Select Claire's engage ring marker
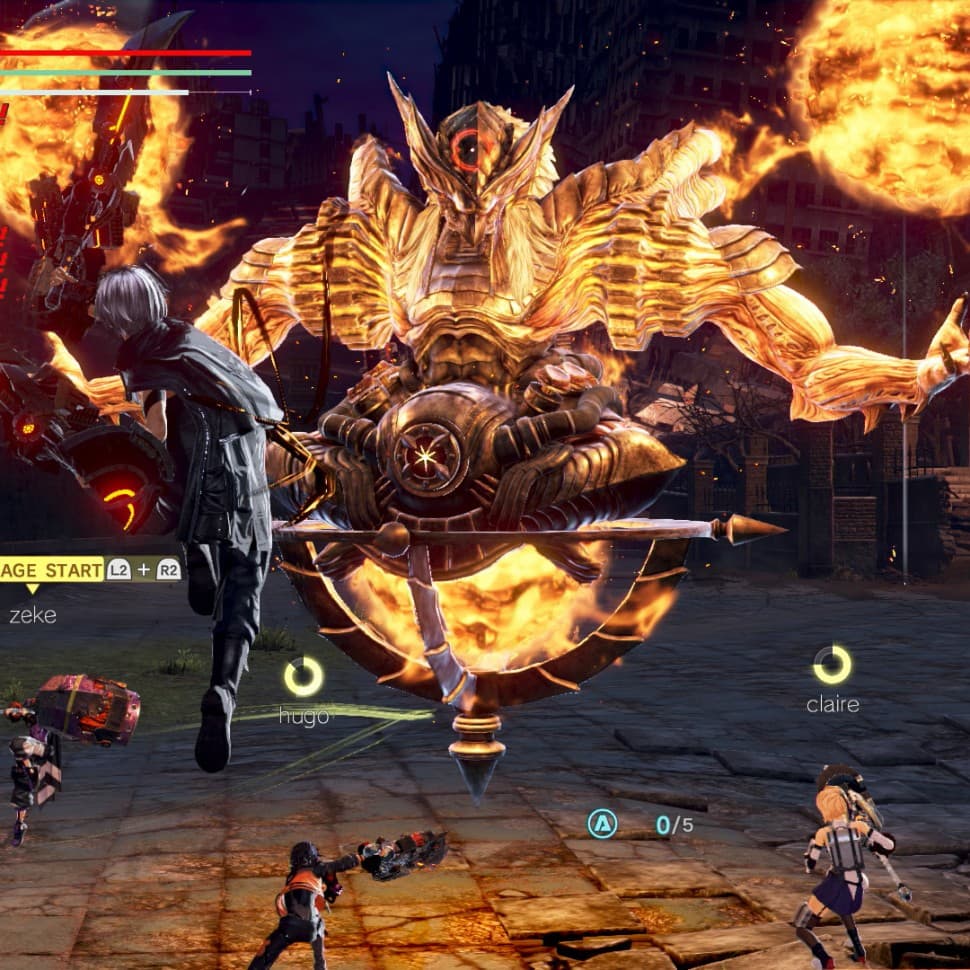The image size is (970, 970). pos(832,665)
